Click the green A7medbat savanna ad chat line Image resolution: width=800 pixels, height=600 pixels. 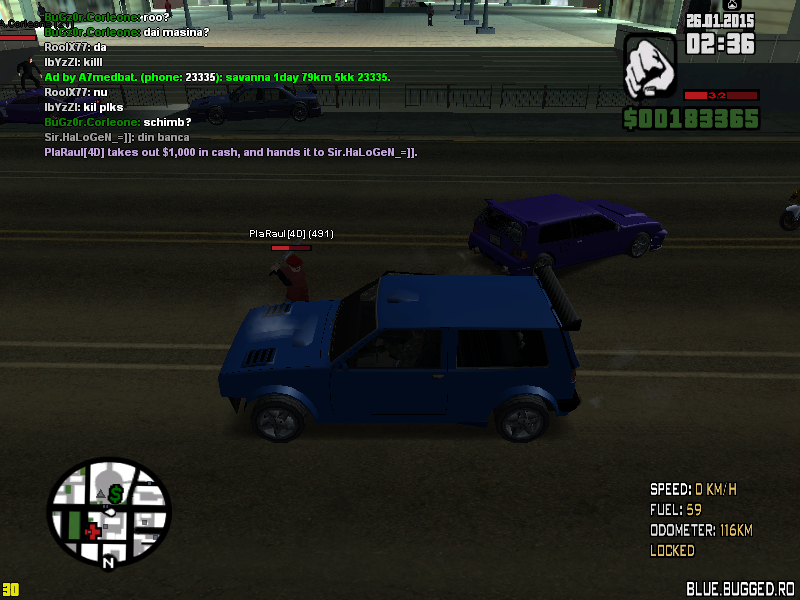pos(217,77)
